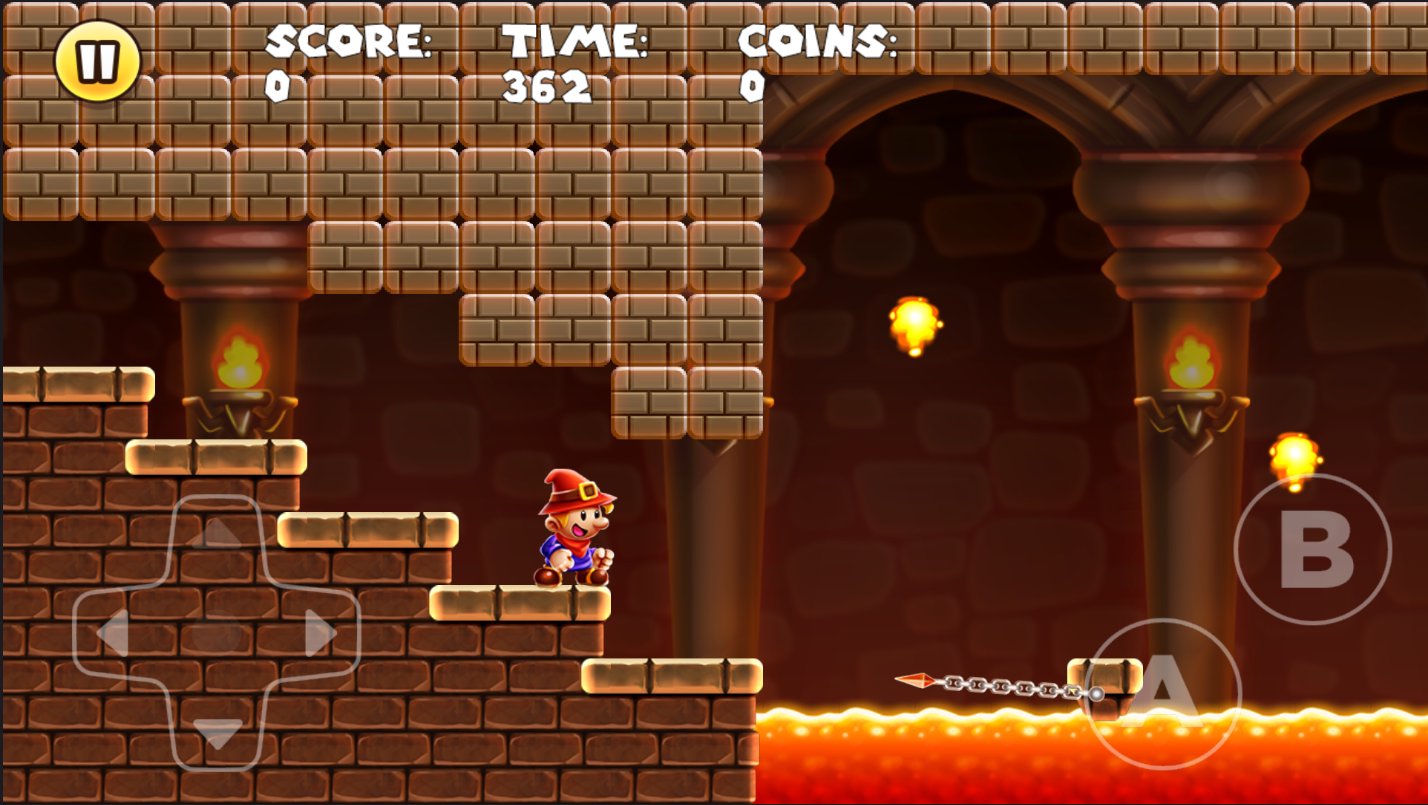Tap the SCORE label in the HUD
This screenshot has width=1428, height=805.
[345, 42]
